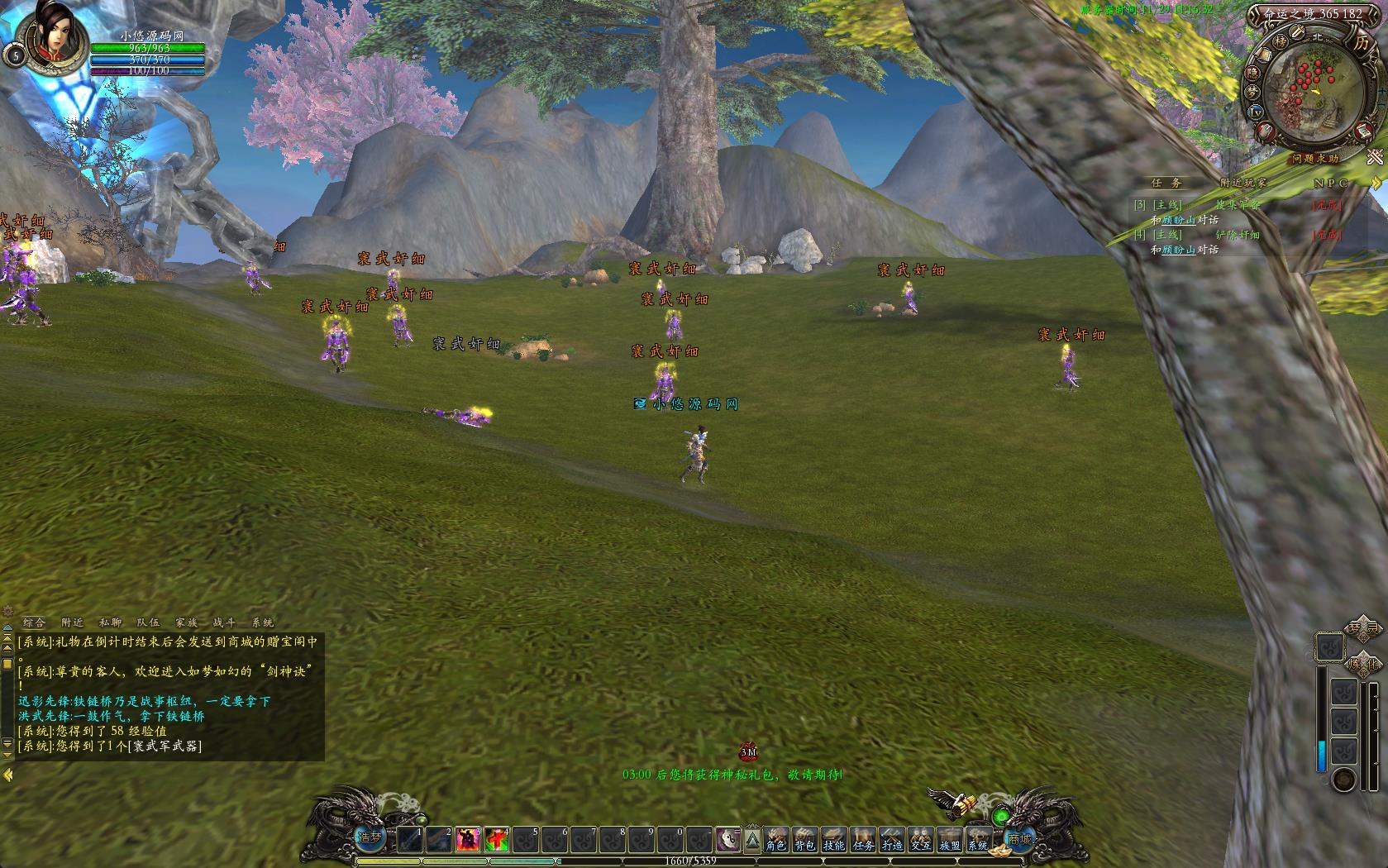Open the 技能 skills window
This screenshot has width=1388, height=868.
(x=834, y=839)
